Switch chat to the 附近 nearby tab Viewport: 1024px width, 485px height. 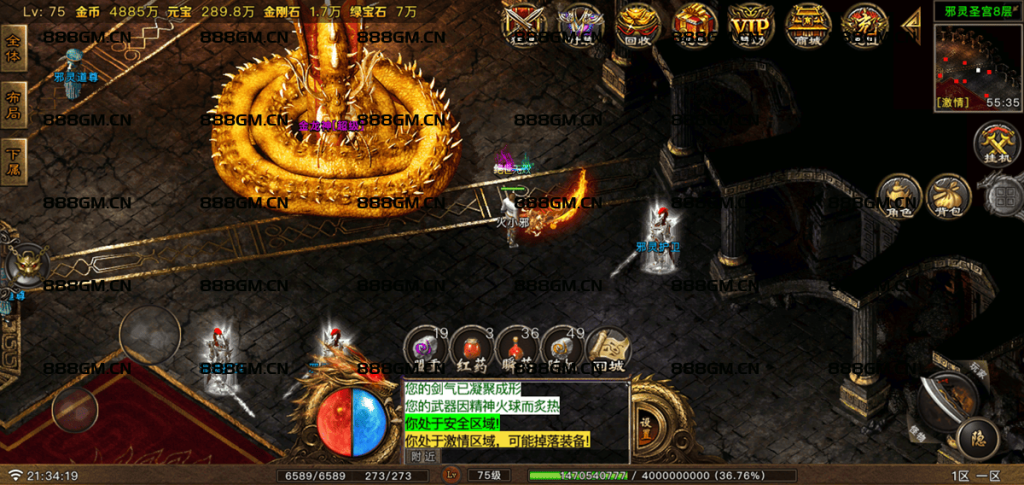[423, 455]
